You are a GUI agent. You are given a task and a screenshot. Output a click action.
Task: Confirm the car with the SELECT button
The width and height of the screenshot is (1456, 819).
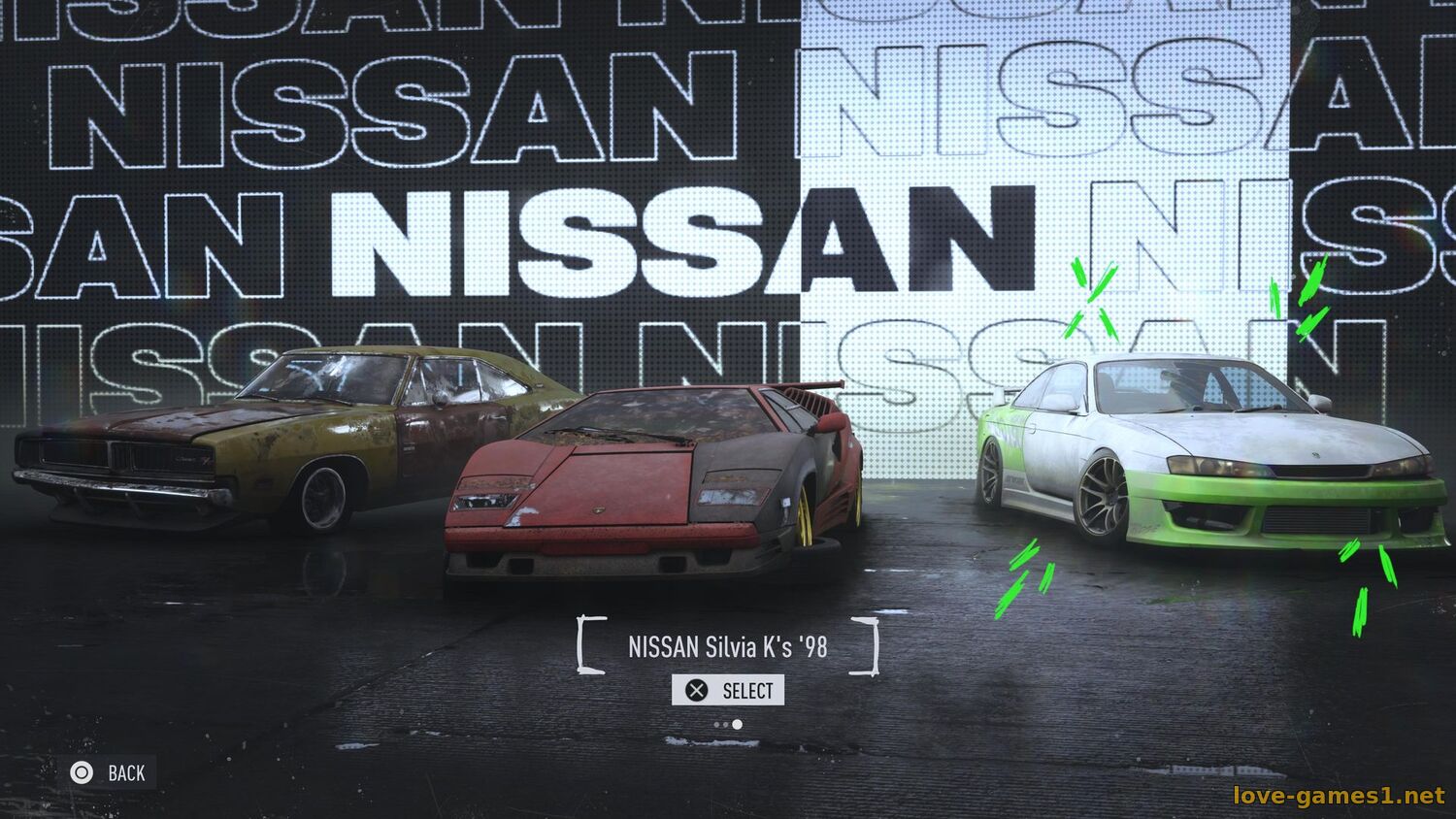pyautogui.click(x=728, y=690)
